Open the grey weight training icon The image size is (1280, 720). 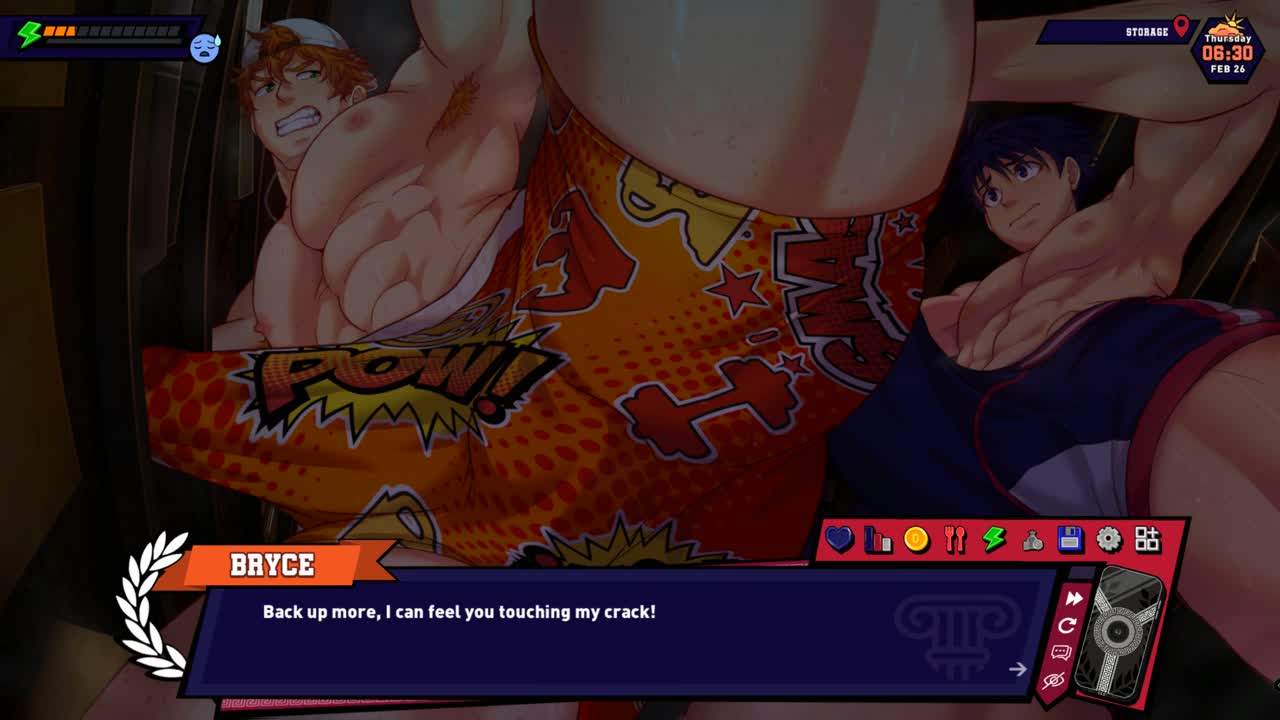[x=1032, y=540]
